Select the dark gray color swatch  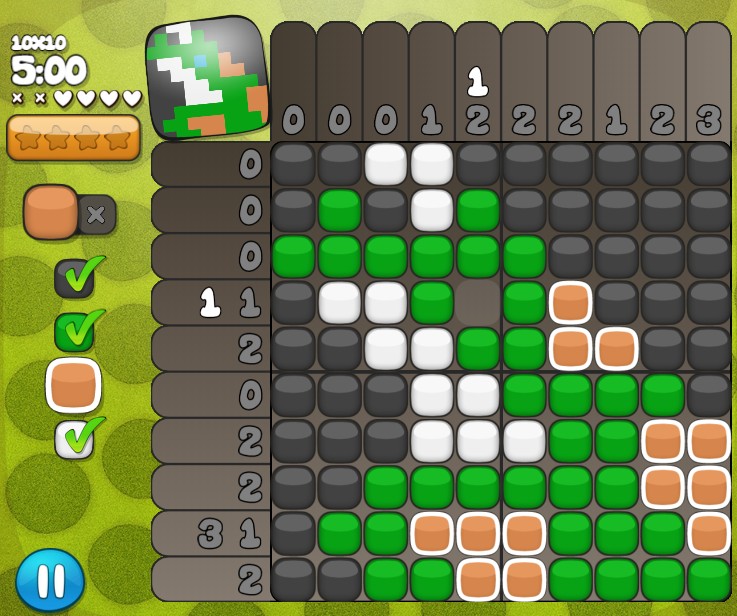pos(74,279)
